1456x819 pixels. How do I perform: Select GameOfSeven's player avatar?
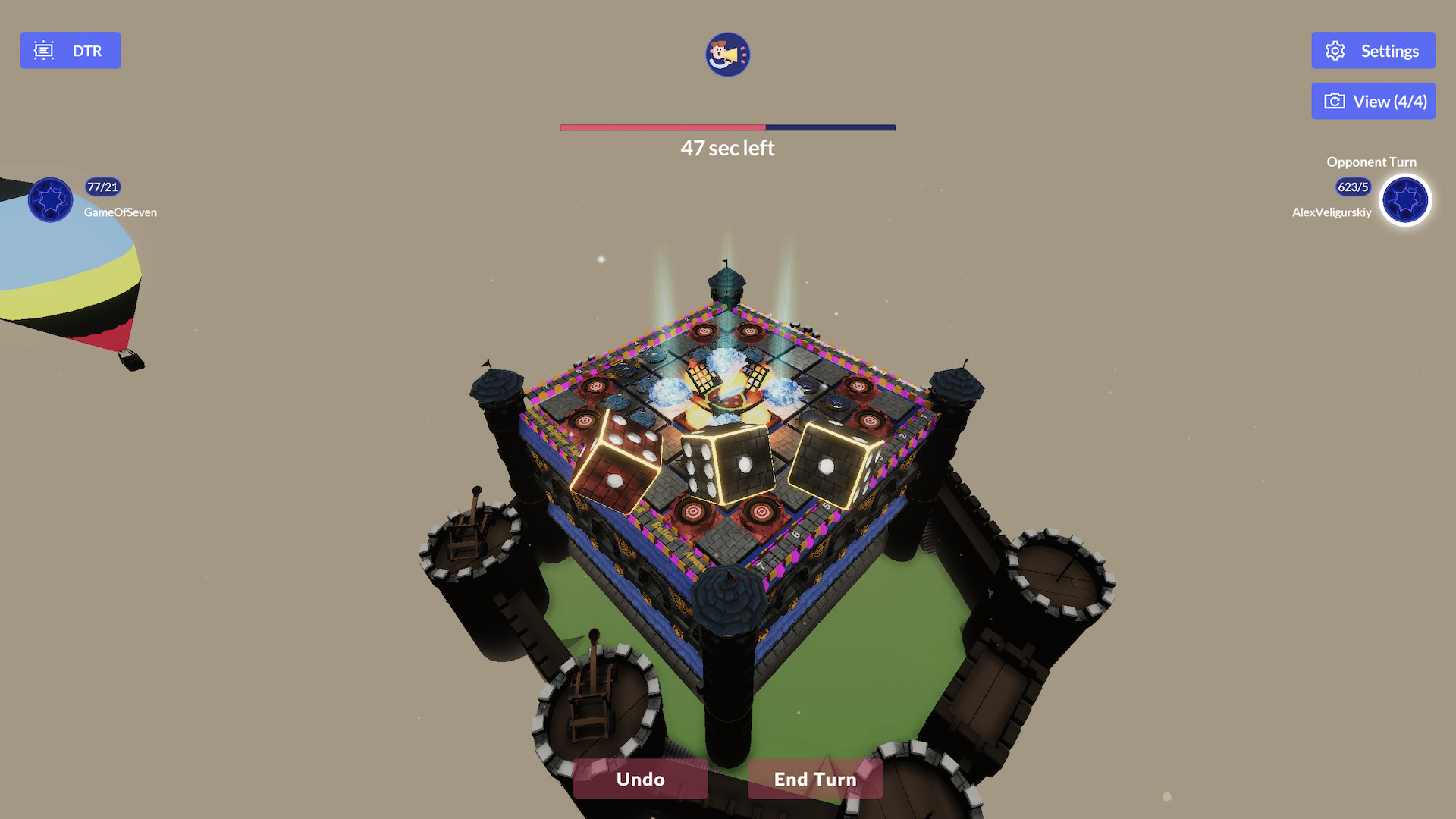pyautogui.click(x=50, y=199)
